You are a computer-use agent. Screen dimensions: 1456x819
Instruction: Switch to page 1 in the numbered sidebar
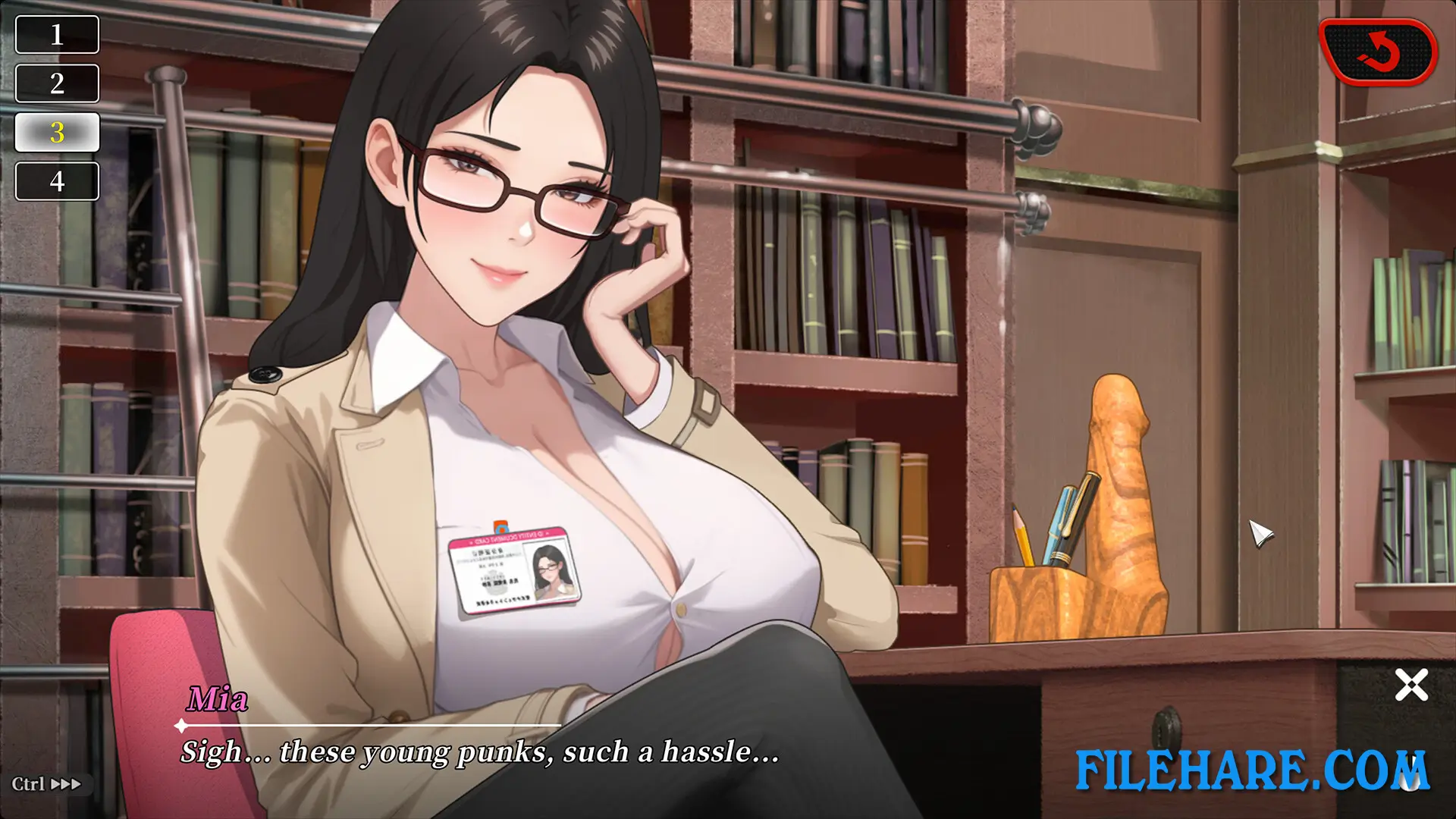tap(57, 34)
